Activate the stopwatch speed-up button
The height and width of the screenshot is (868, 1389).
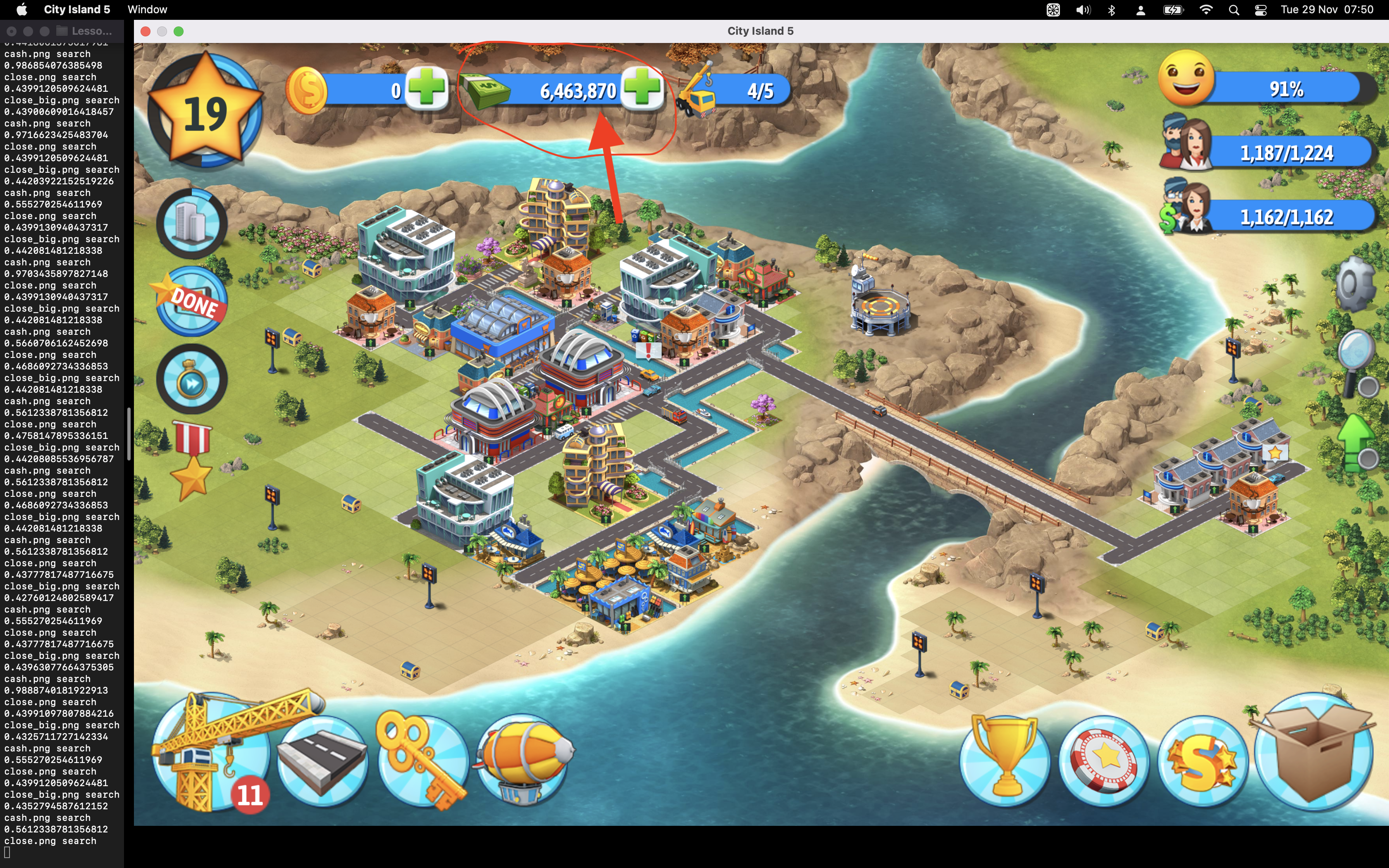(x=192, y=379)
